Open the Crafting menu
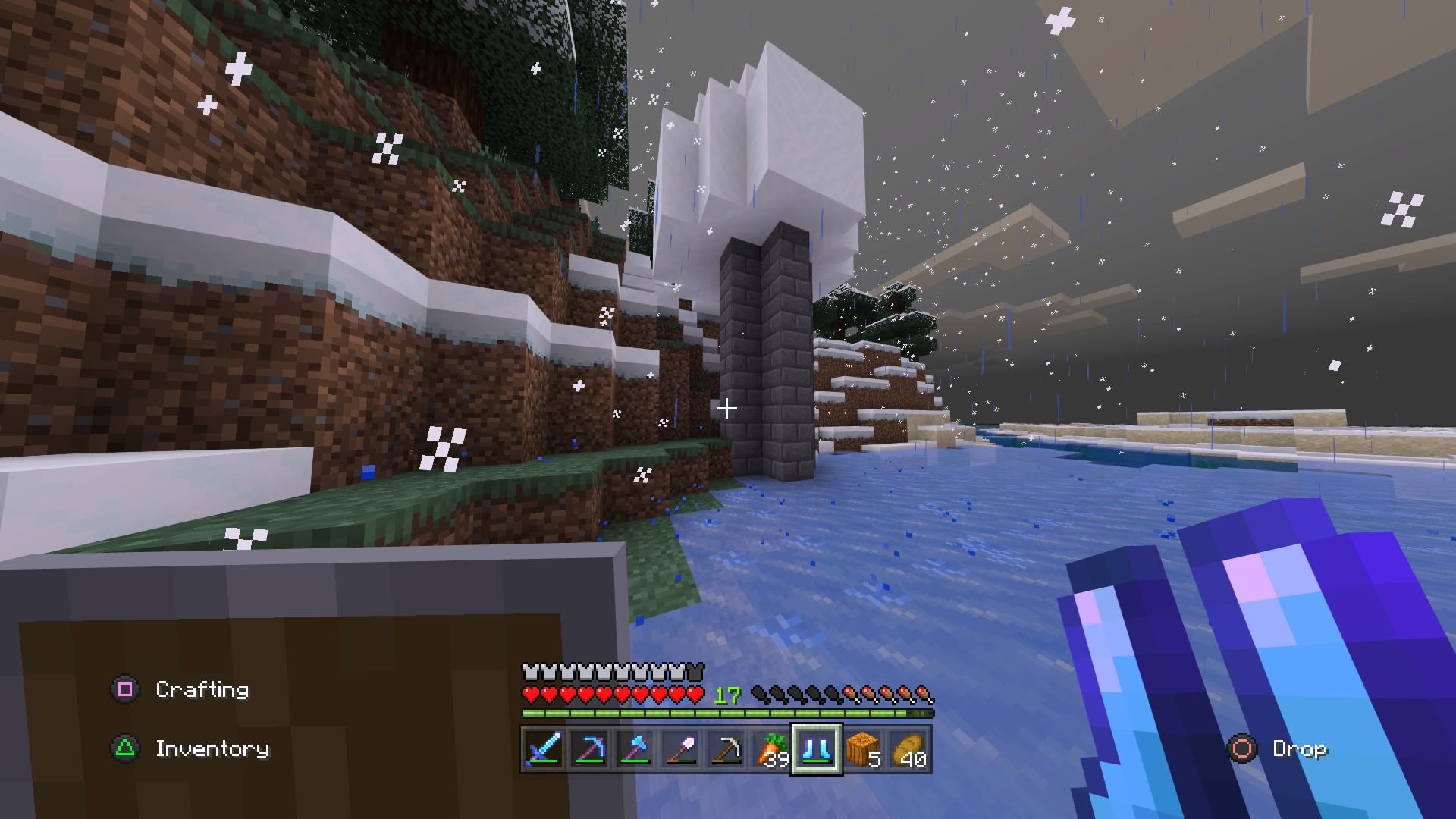The image size is (1456, 819). [202, 690]
